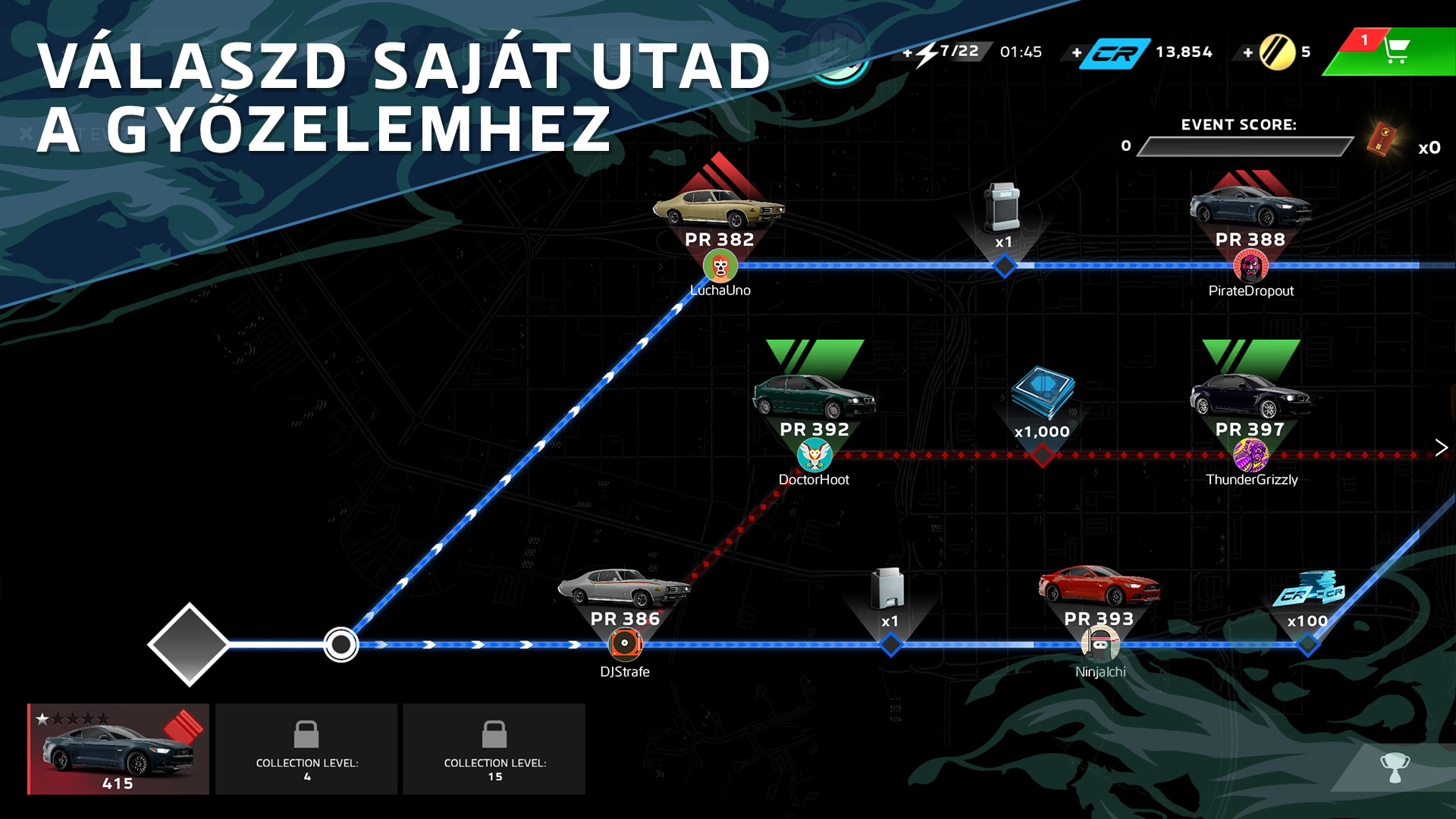Screen dimensions: 1456x819
Task: Add more gold coins
Action: [x=1247, y=52]
